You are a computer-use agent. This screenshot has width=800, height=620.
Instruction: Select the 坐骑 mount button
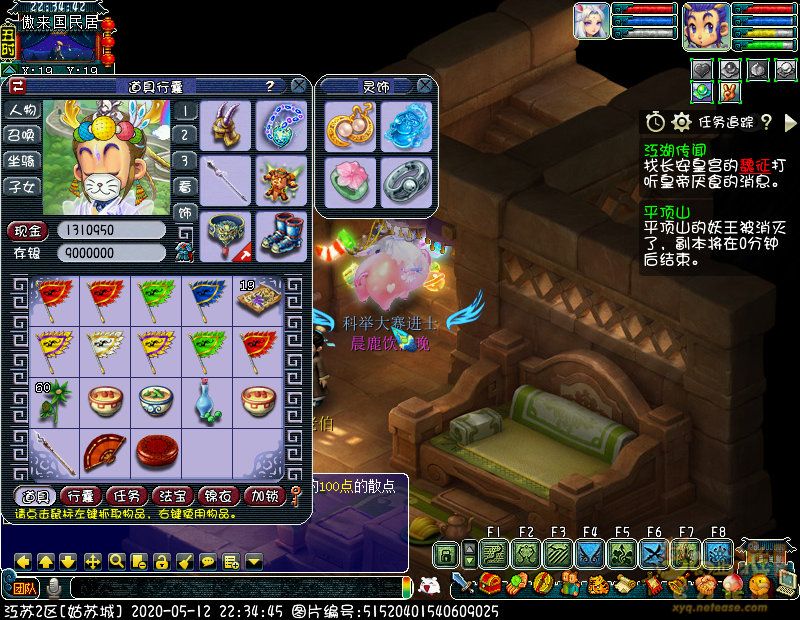click(x=22, y=160)
